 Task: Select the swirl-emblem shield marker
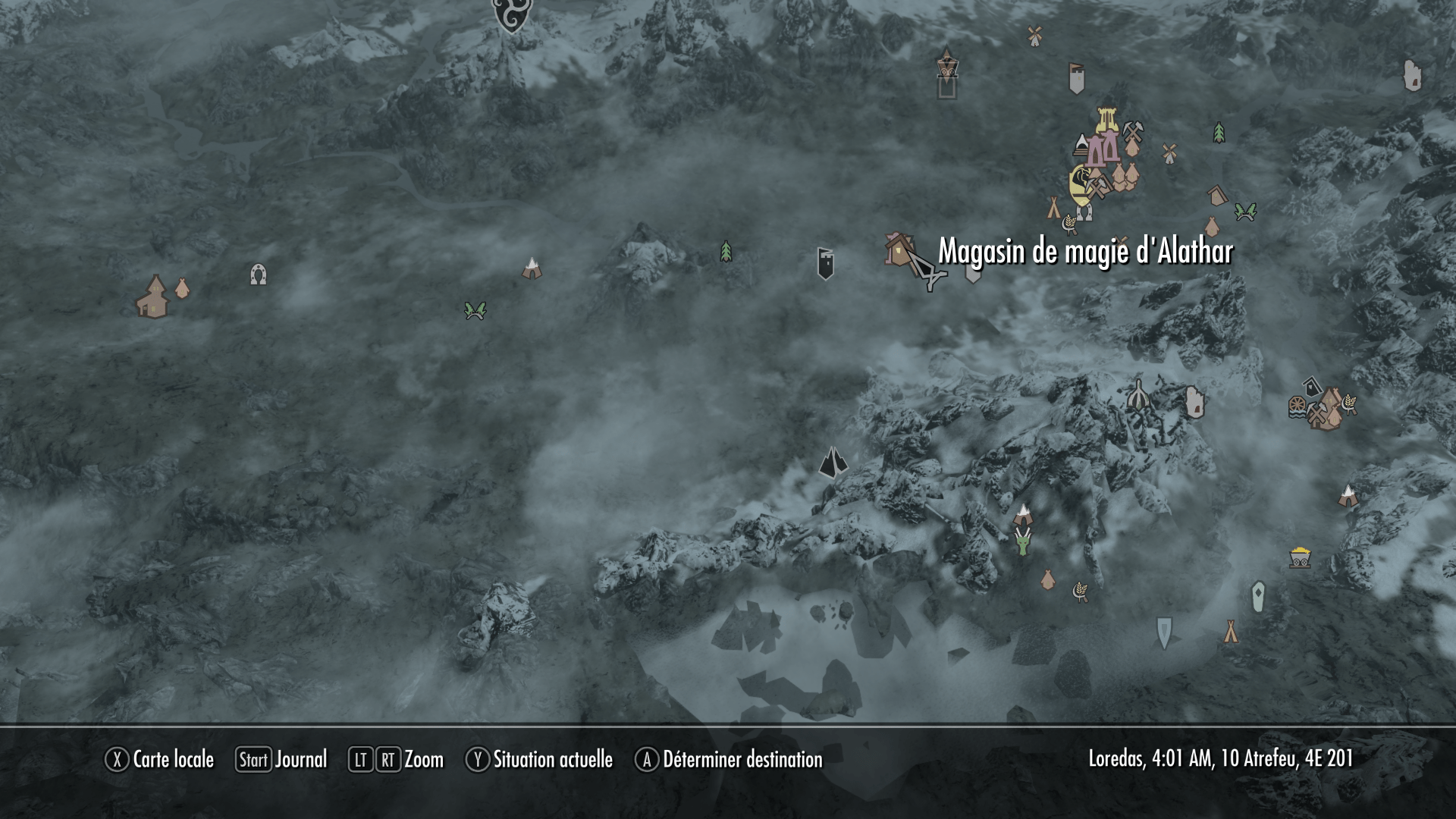512,15
